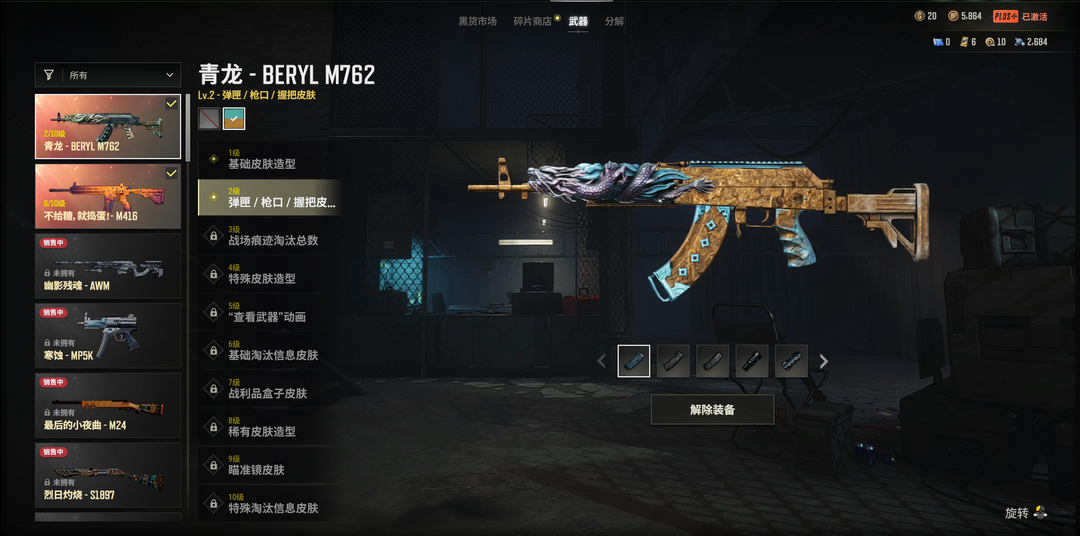
Task: Select level 7 战利品盒子皮肤 row
Action: coord(268,389)
